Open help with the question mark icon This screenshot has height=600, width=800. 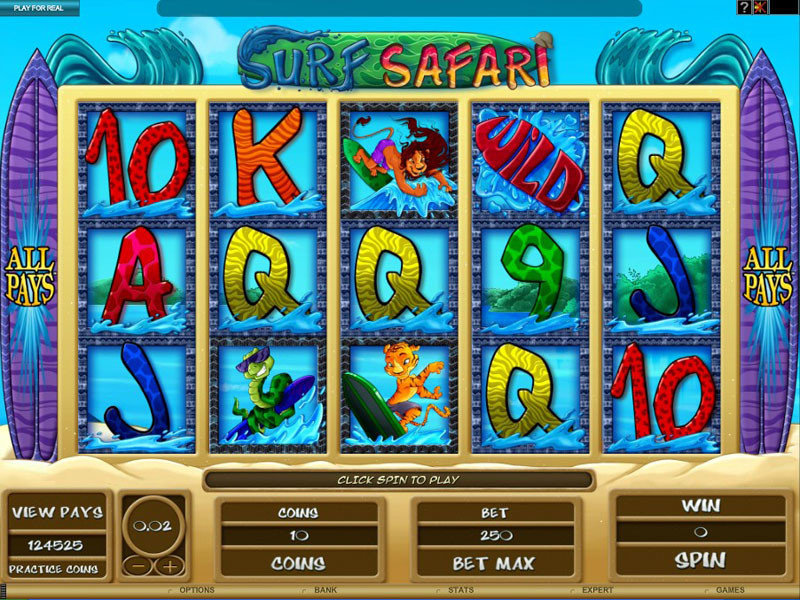(x=744, y=7)
